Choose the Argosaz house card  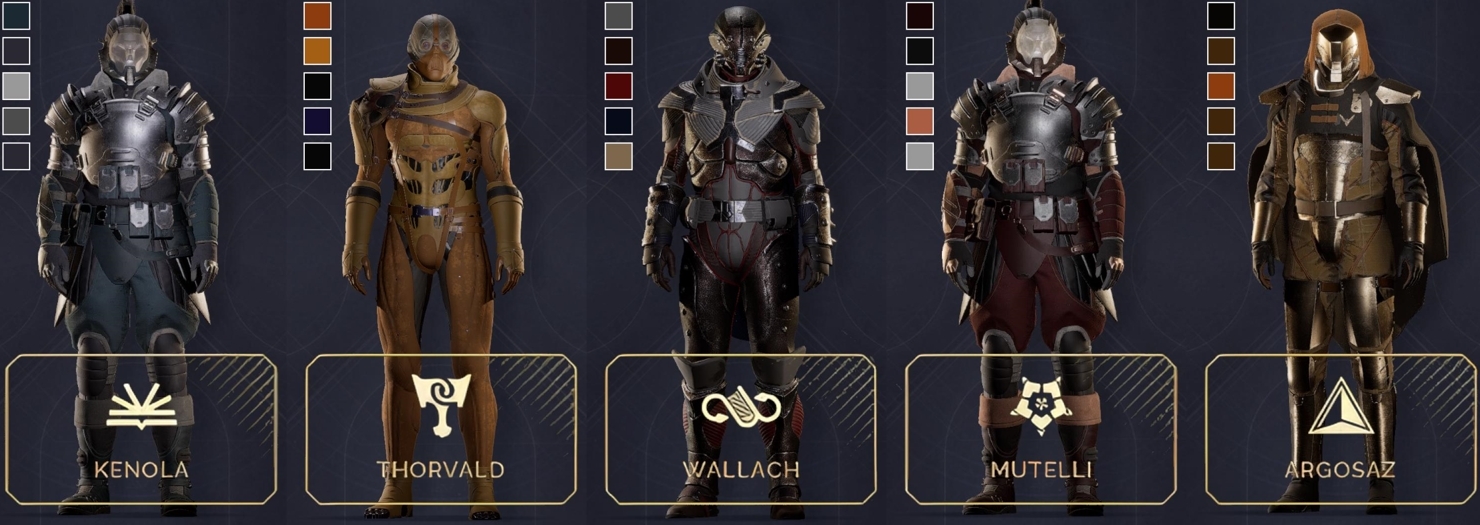pyautogui.click(x=1340, y=429)
